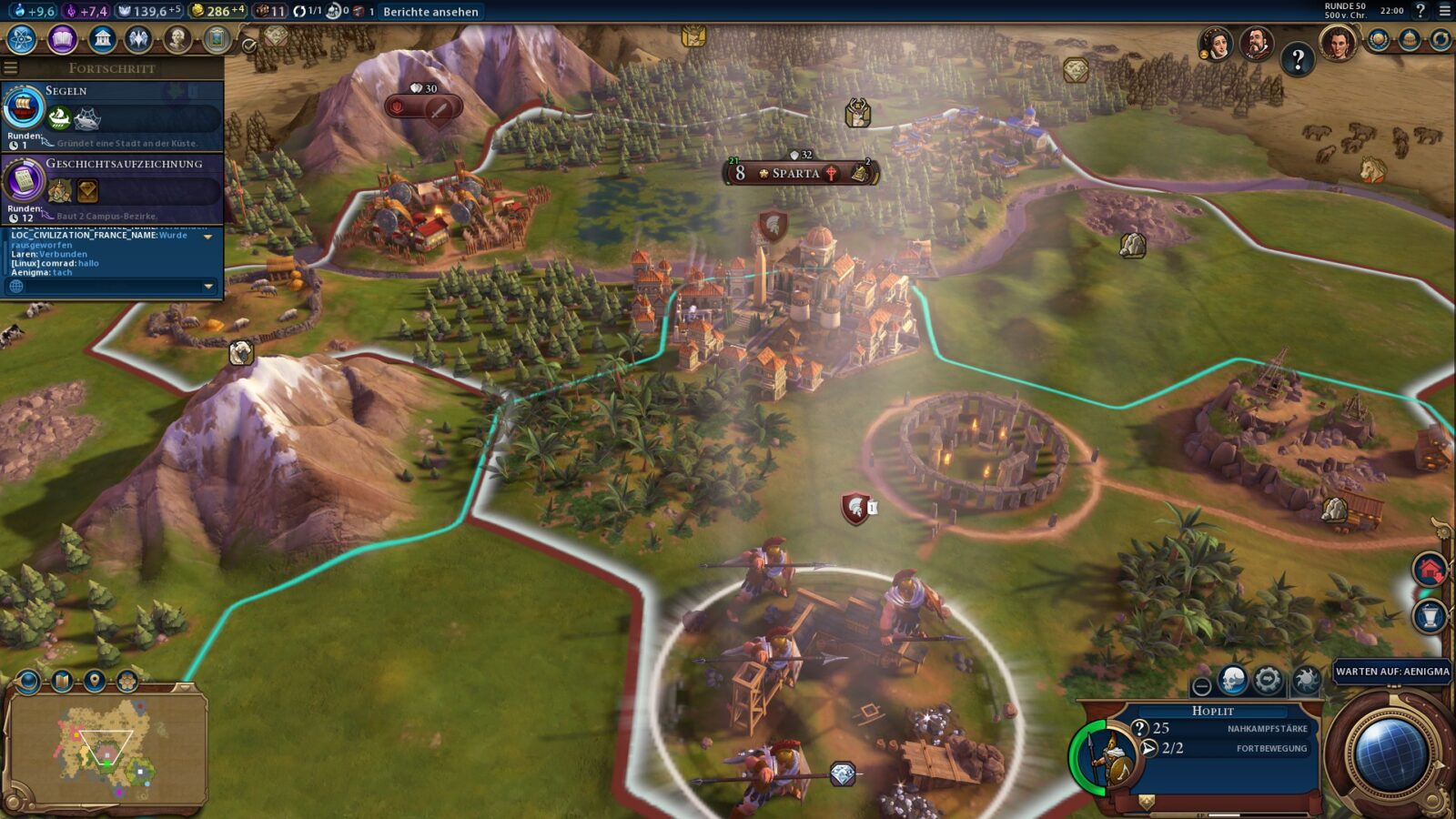1456x819 pixels.
Task: Open the main menu hamburger button
Action: pyautogui.click(x=1444, y=12)
